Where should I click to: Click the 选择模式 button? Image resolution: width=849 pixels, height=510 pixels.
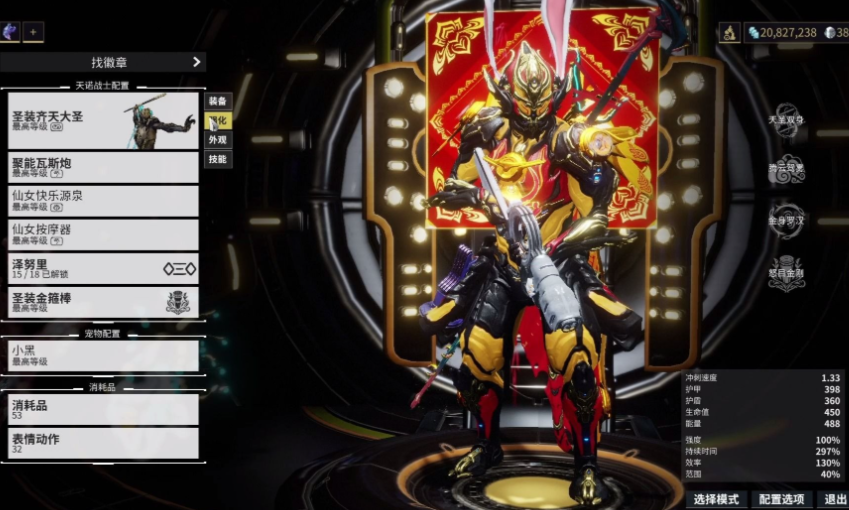point(716,499)
